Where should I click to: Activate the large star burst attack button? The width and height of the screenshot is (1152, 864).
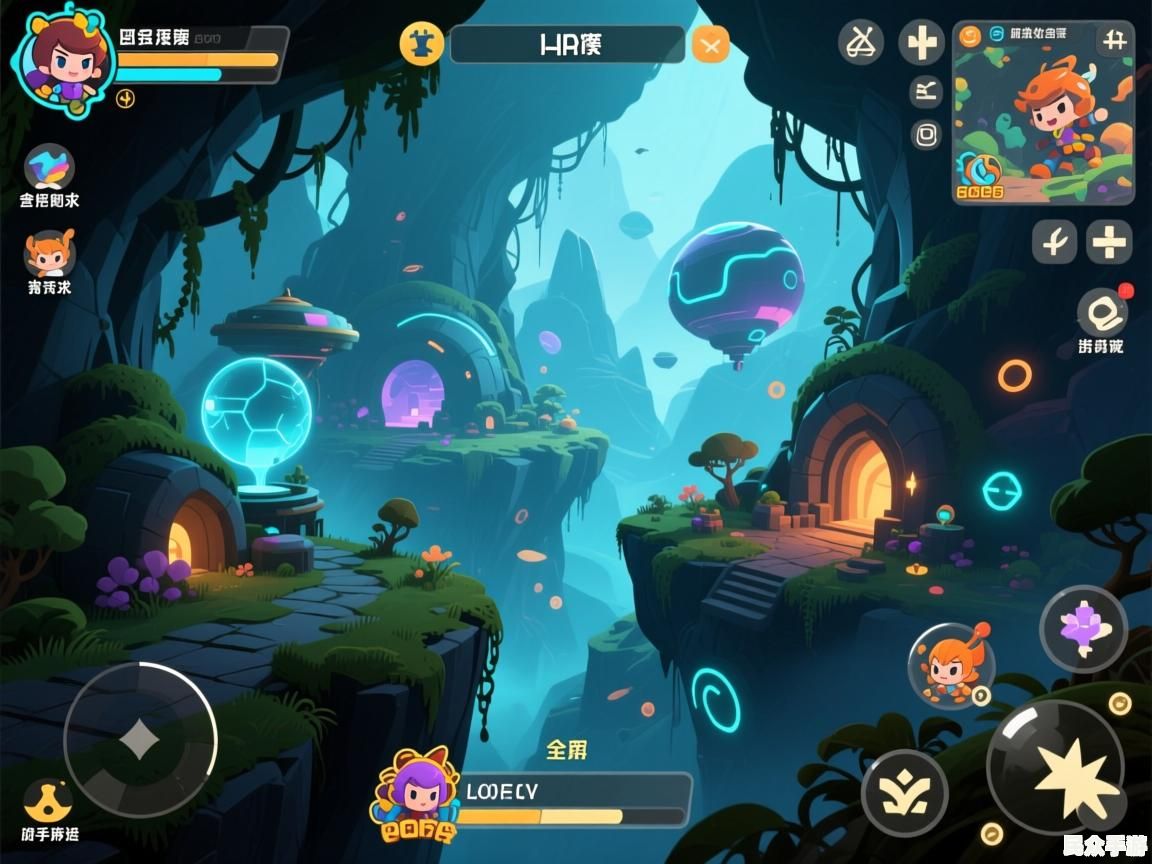click(1055, 767)
